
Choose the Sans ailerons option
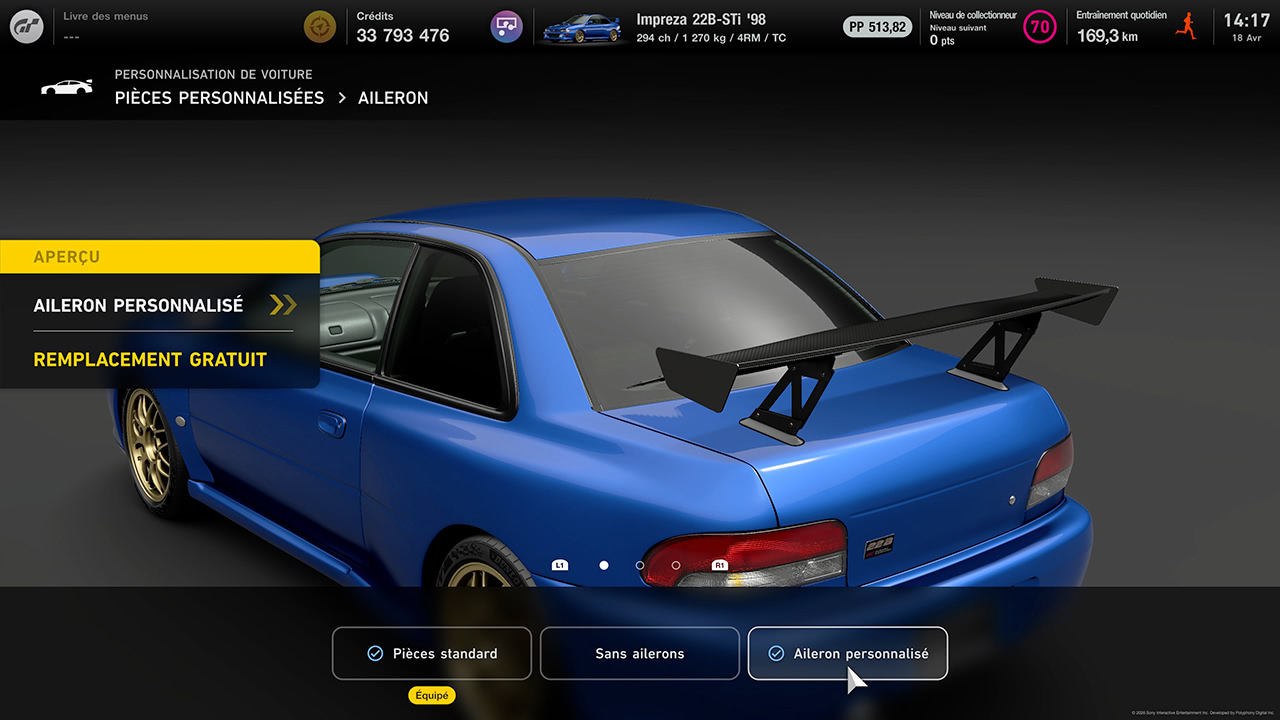pos(640,653)
